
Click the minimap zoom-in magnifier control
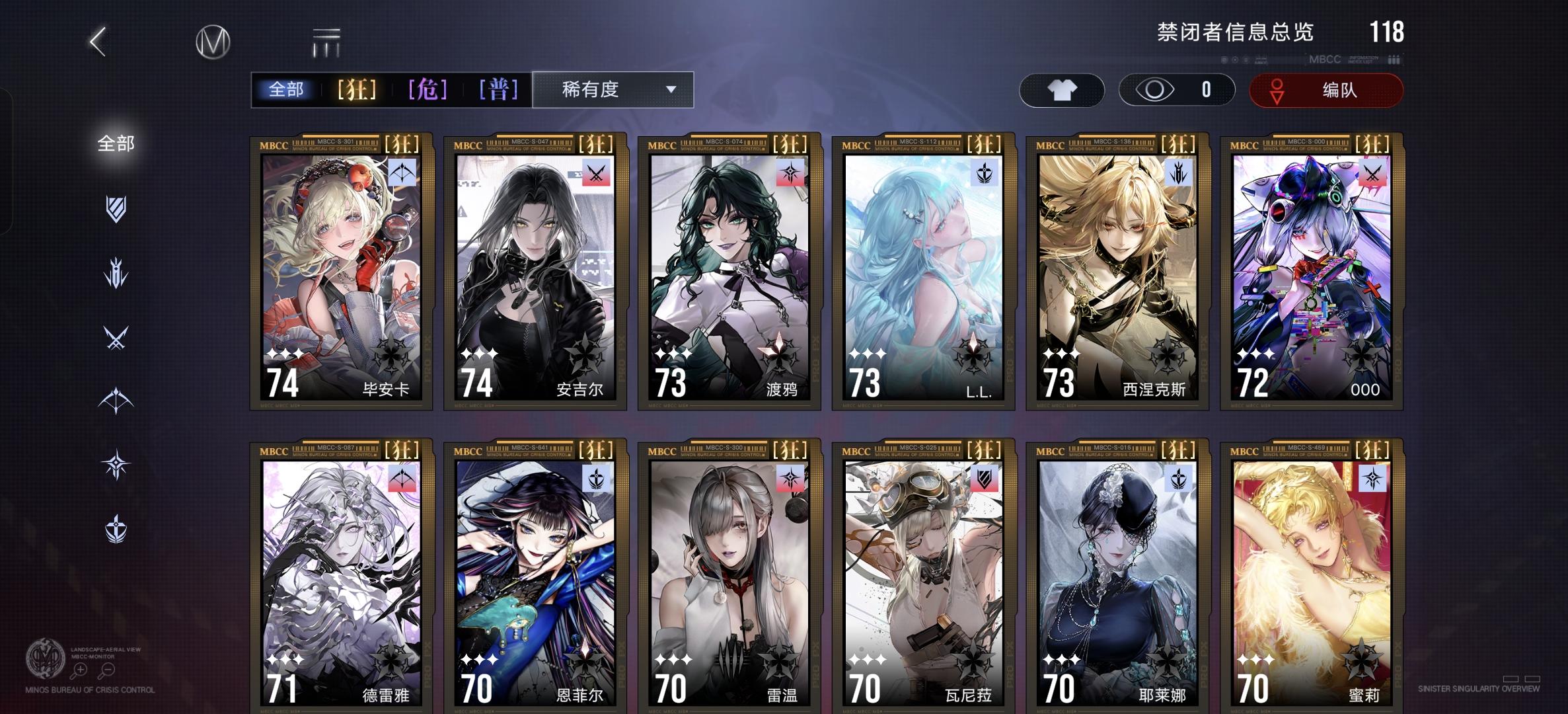(81, 670)
